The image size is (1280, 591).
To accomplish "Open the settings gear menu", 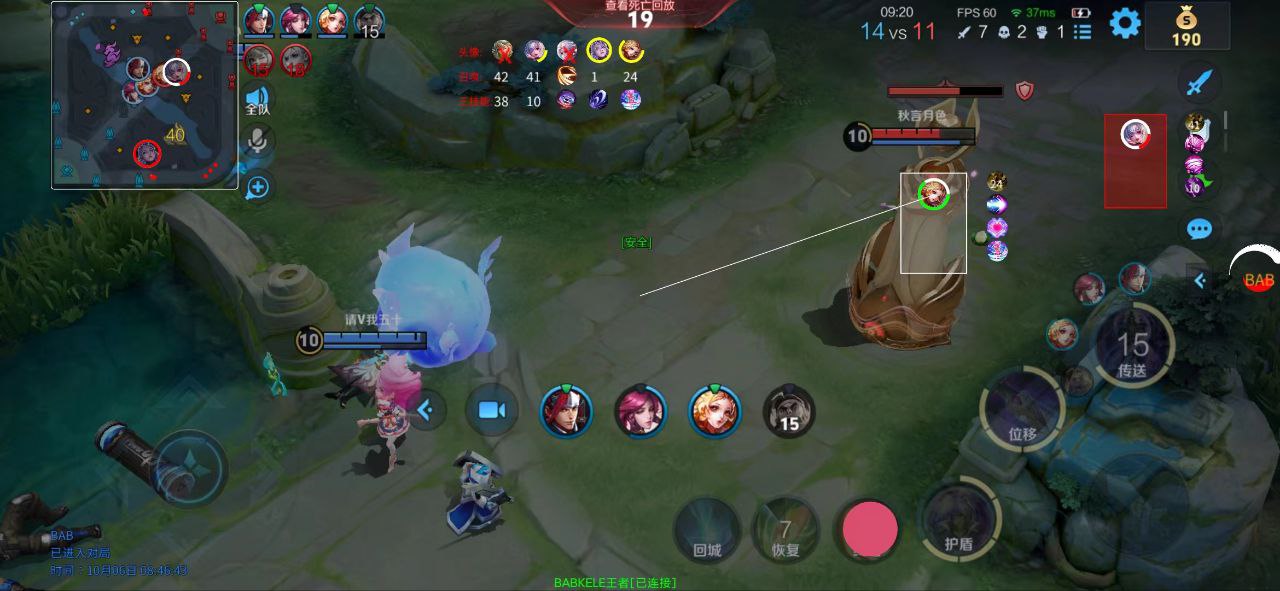I will (x=1125, y=23).
